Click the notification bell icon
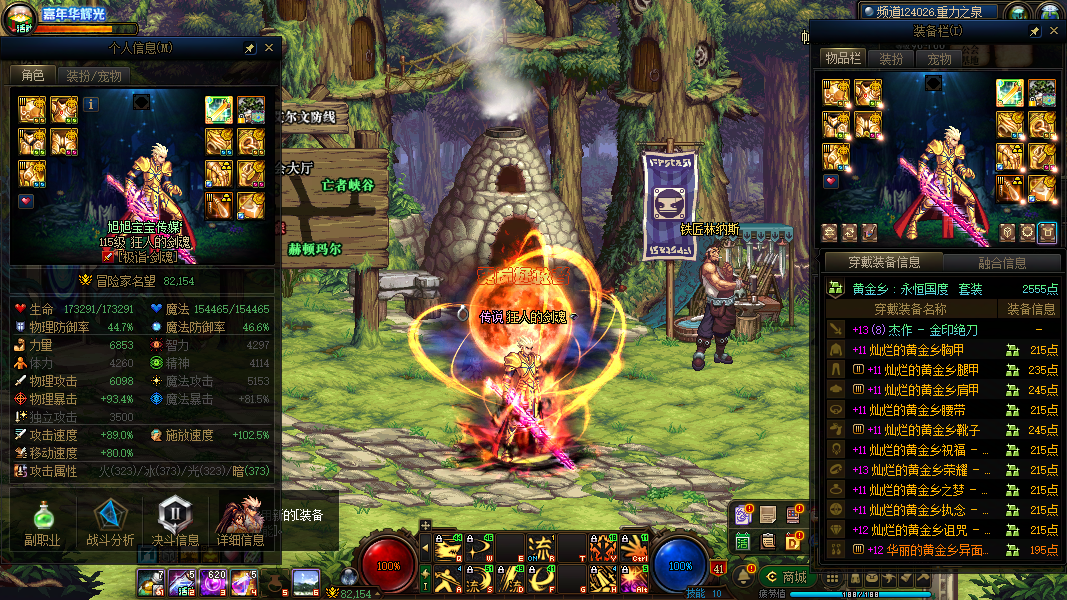Viewport: 1067px width, 600px height. (744, 577)
